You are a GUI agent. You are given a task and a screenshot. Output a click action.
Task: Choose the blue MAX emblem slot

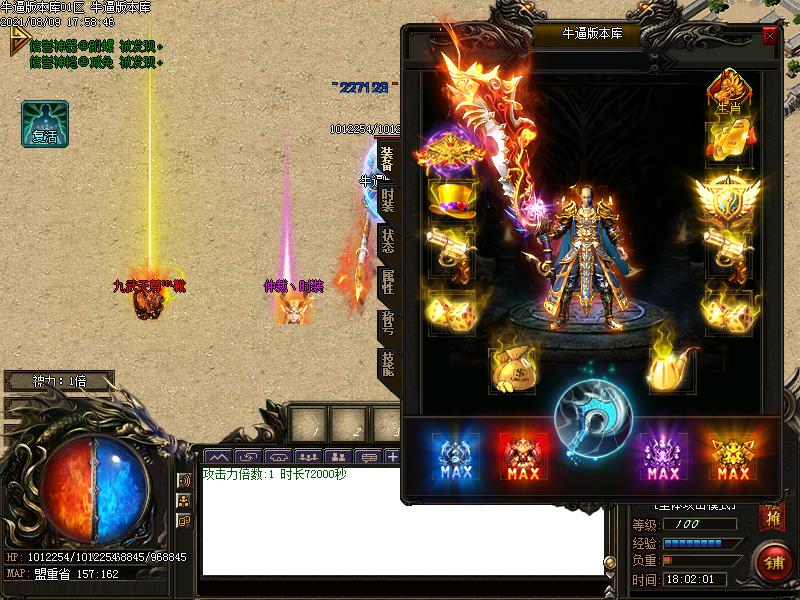point(456,458)
